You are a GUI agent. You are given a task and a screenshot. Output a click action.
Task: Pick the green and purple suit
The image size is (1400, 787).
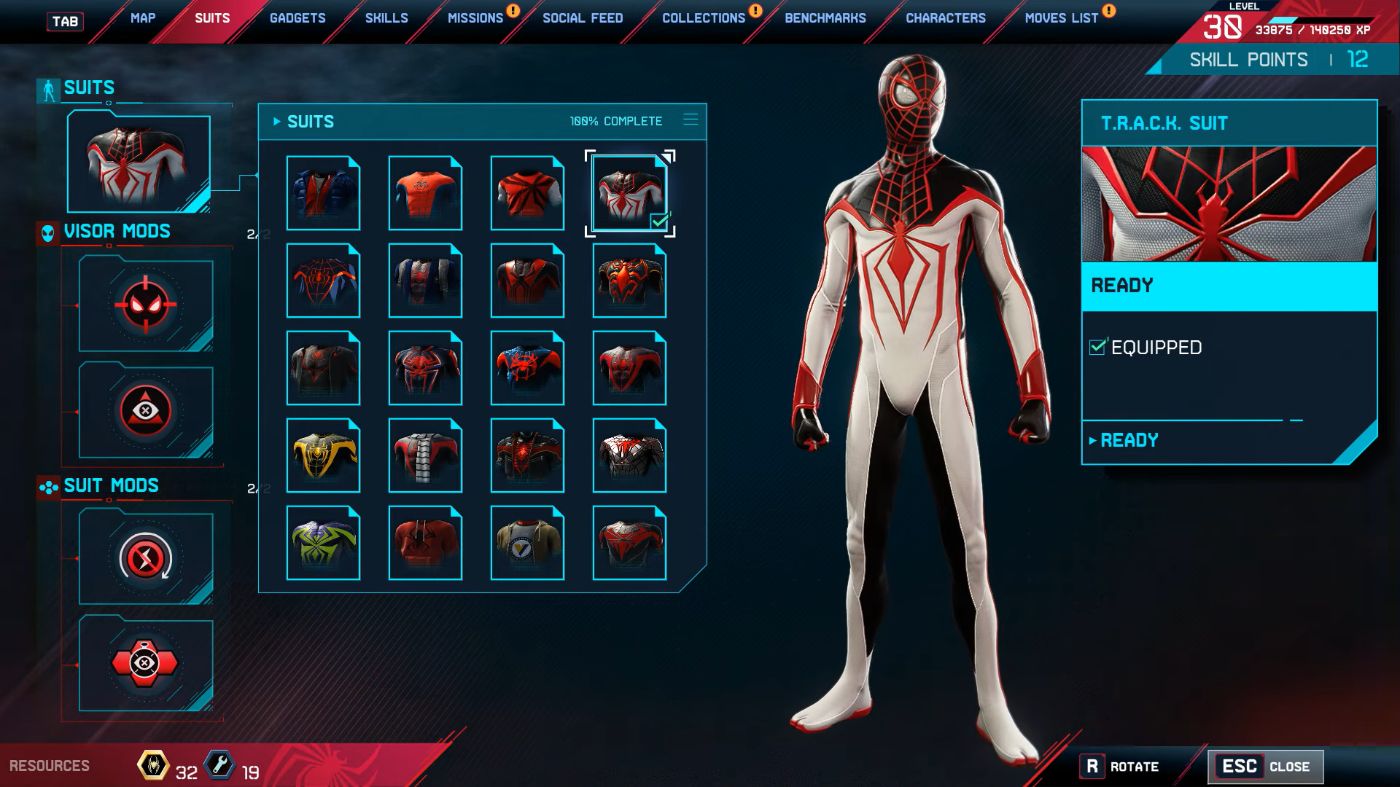point(323,542)
